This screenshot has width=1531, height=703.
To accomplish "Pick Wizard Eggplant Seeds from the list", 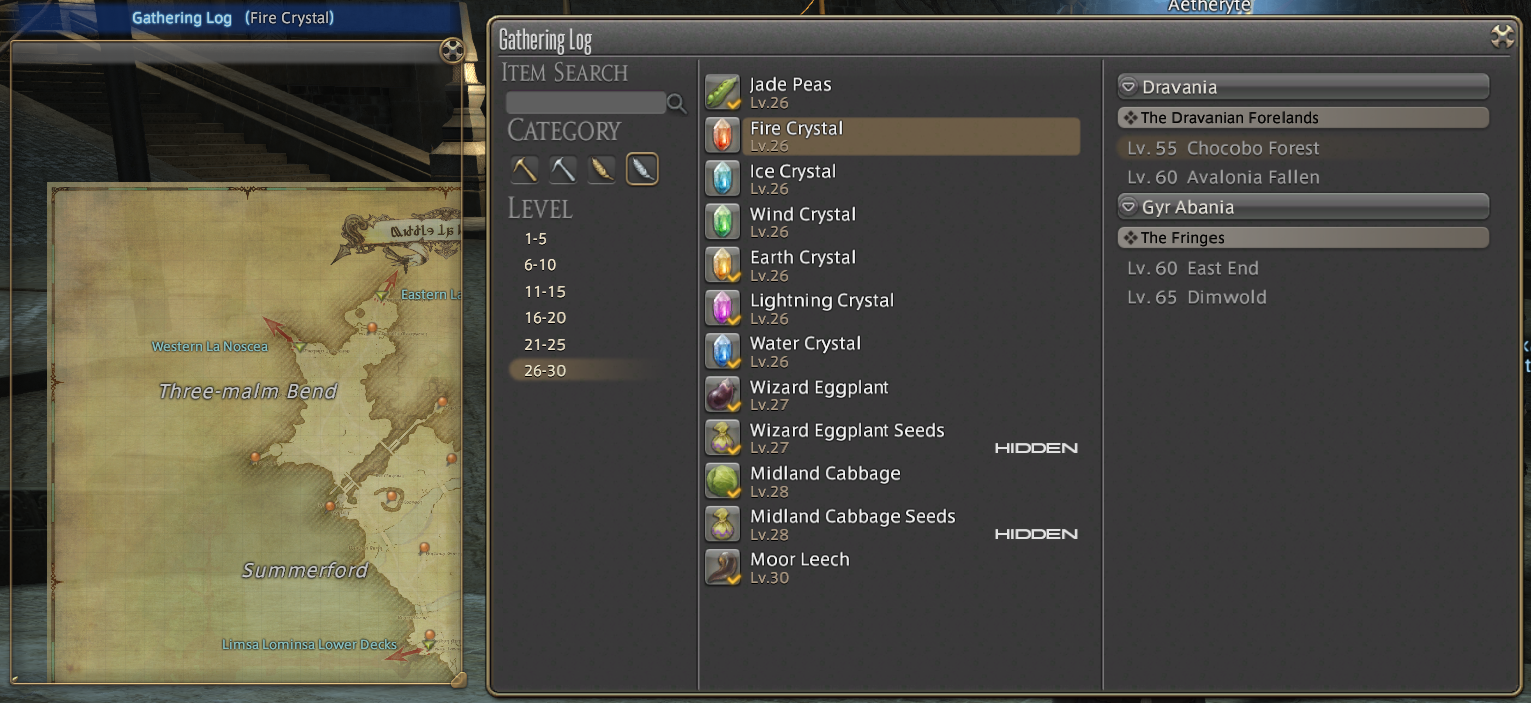I will pos(846,437).
